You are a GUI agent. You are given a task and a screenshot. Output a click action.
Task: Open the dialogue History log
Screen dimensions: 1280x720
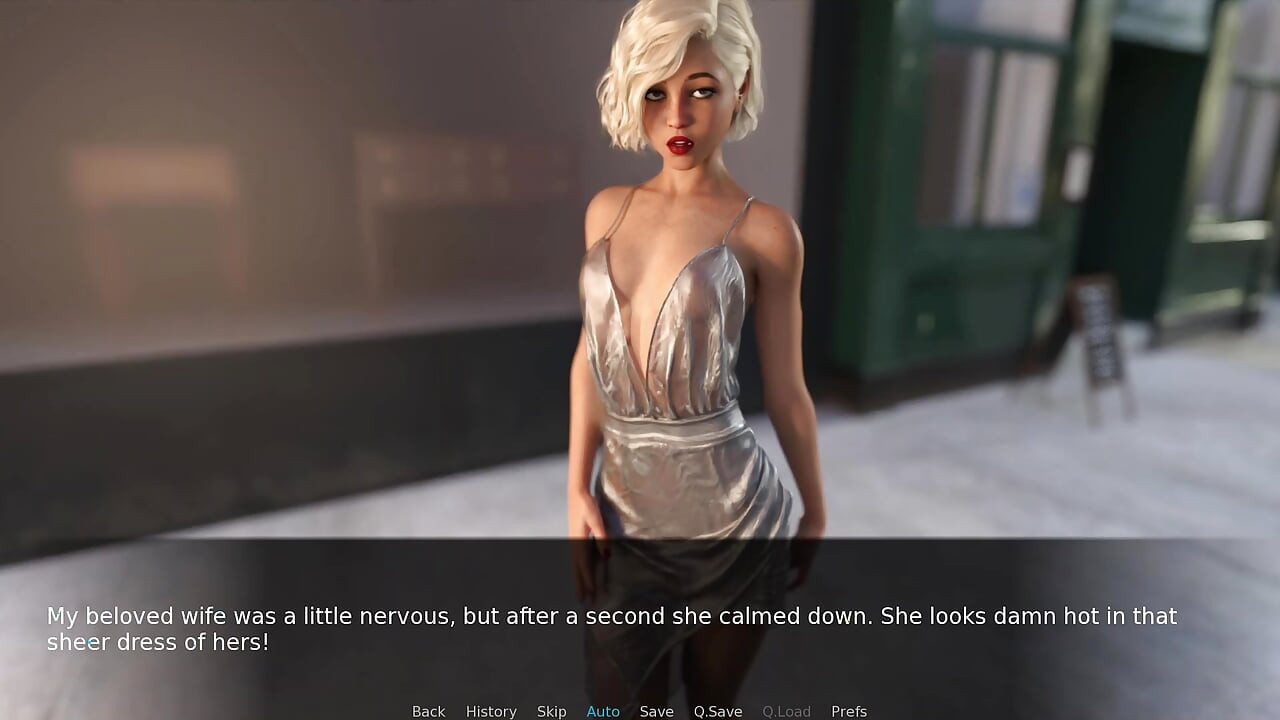click(491, 711)
